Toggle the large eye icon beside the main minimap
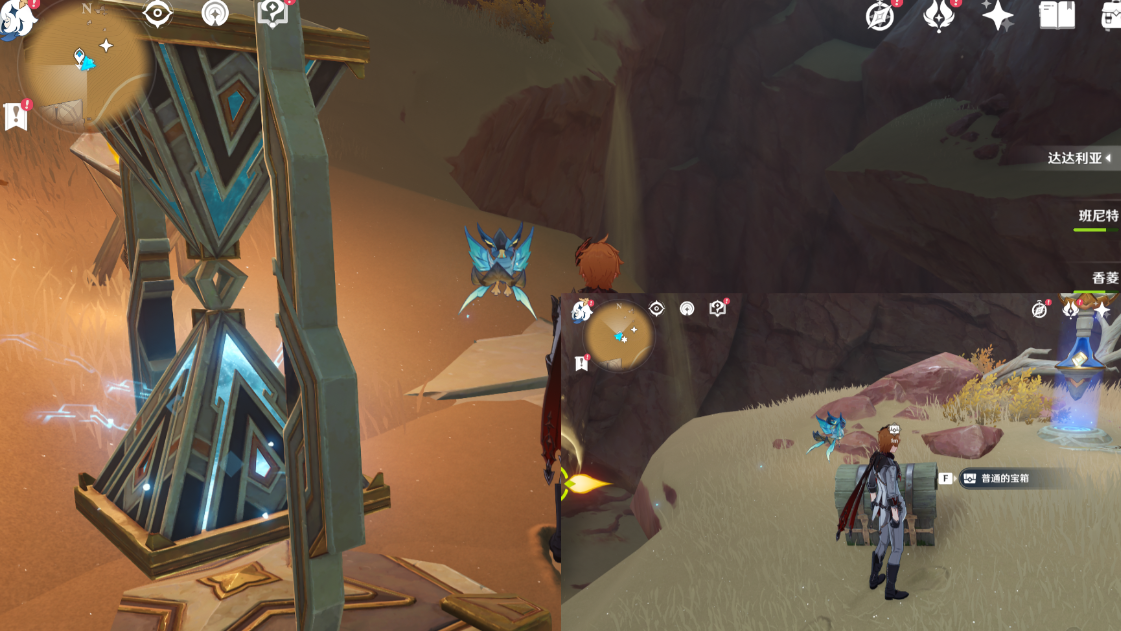The image size is (1121, 631). (157, 14)
